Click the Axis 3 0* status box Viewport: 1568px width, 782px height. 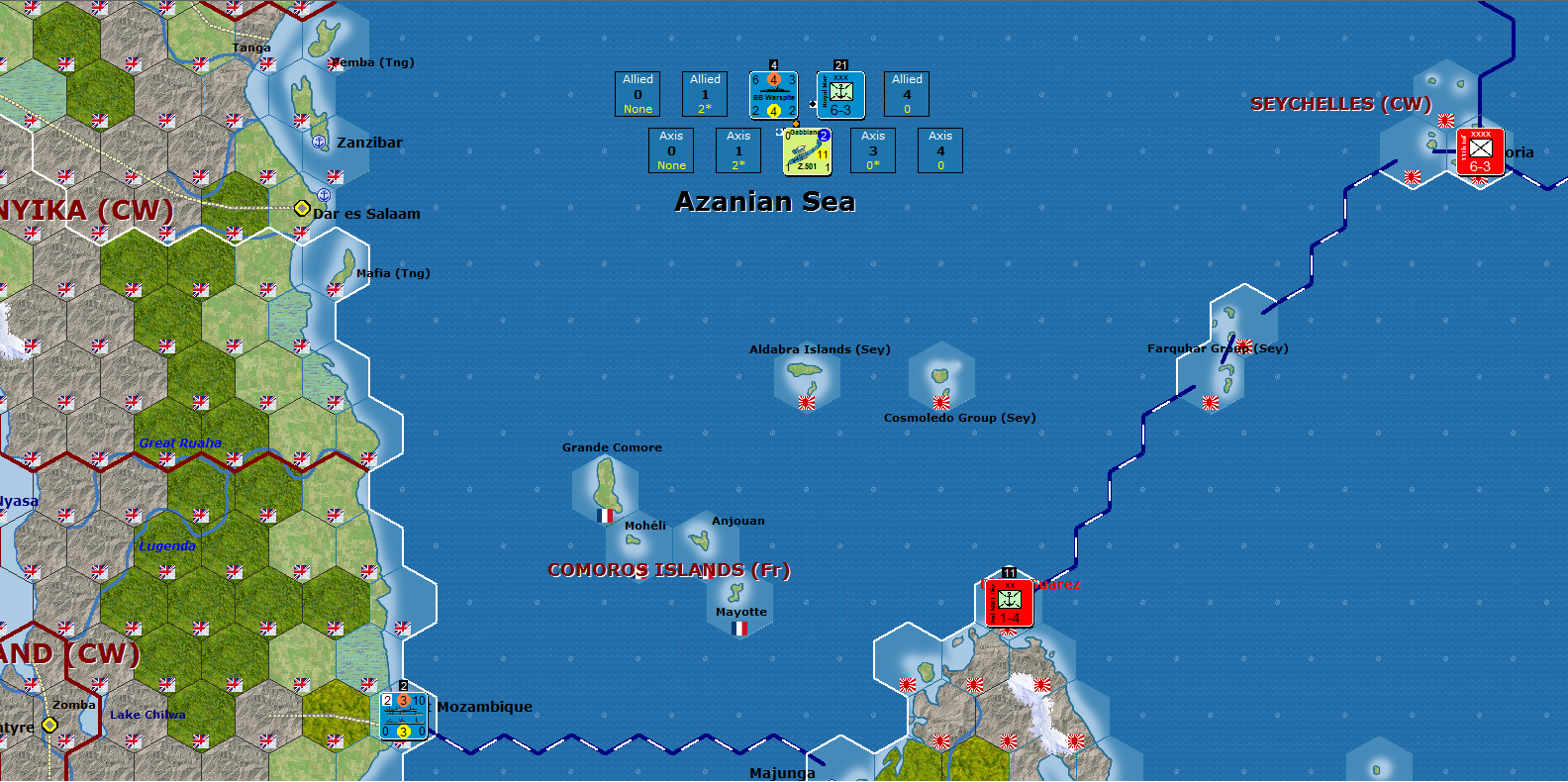pyautogui.click(x=872, y=150)
